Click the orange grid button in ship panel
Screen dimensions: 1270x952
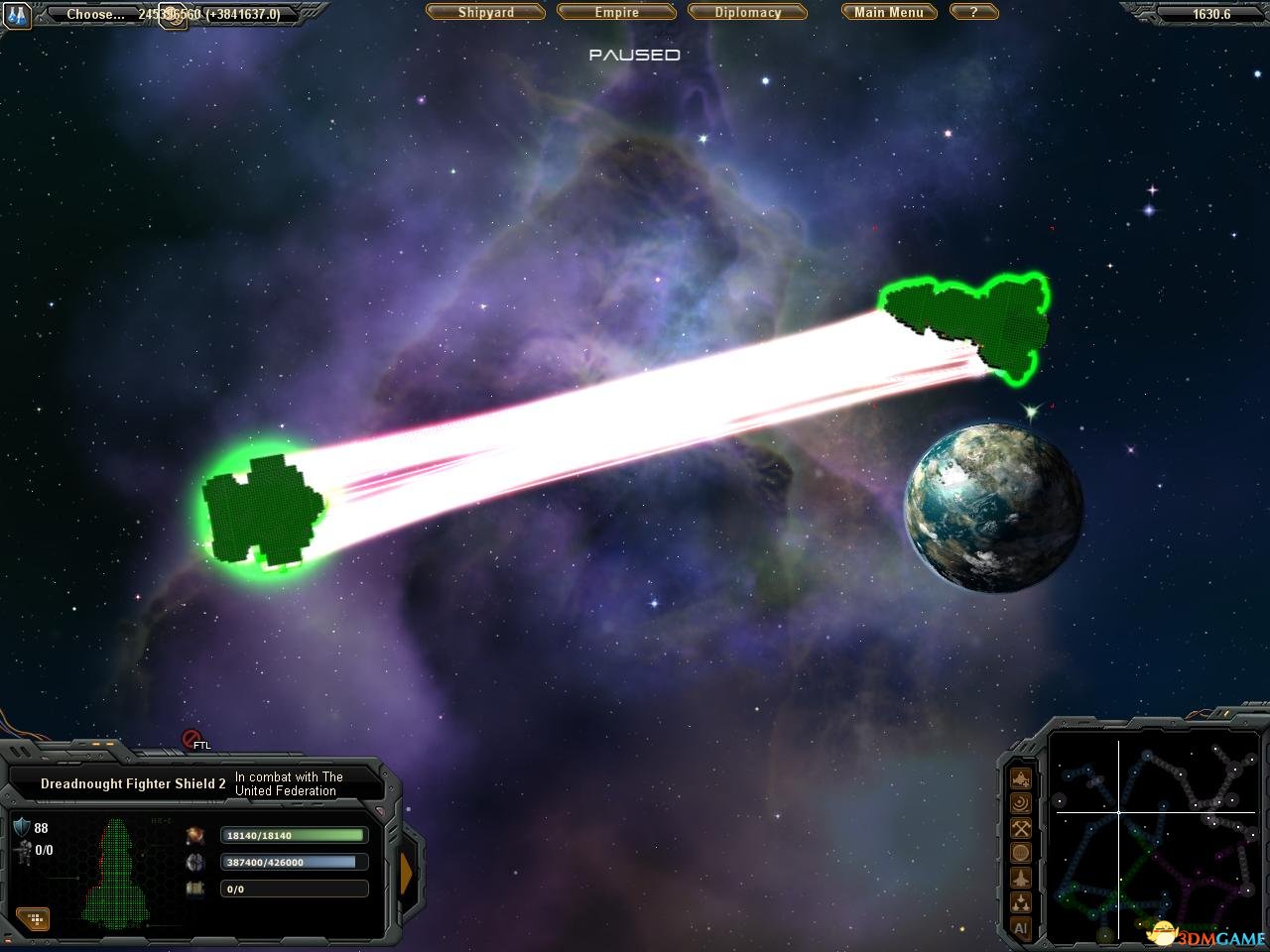point(34,919)
